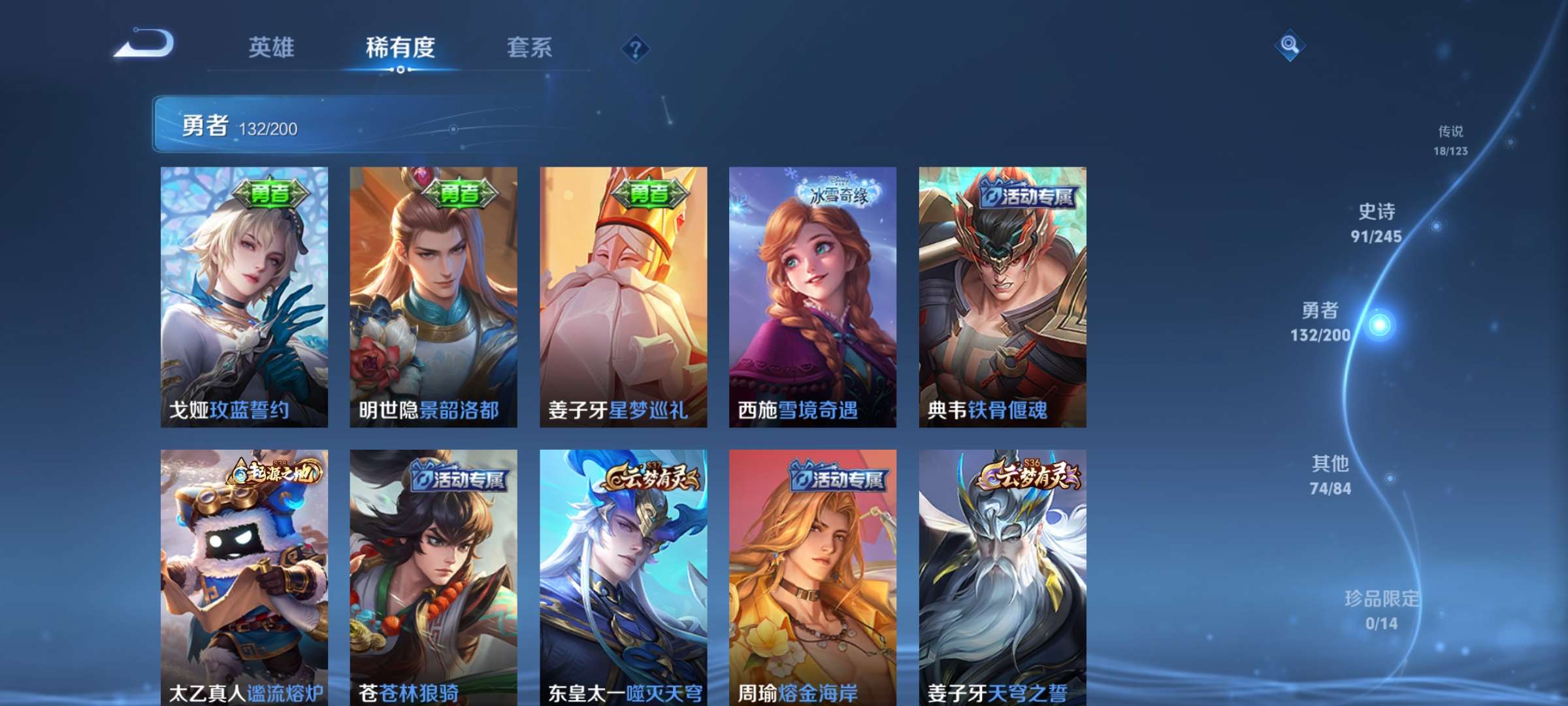Switch to the 套系 tab
The image size is (1568, 706).
(528, 48)
